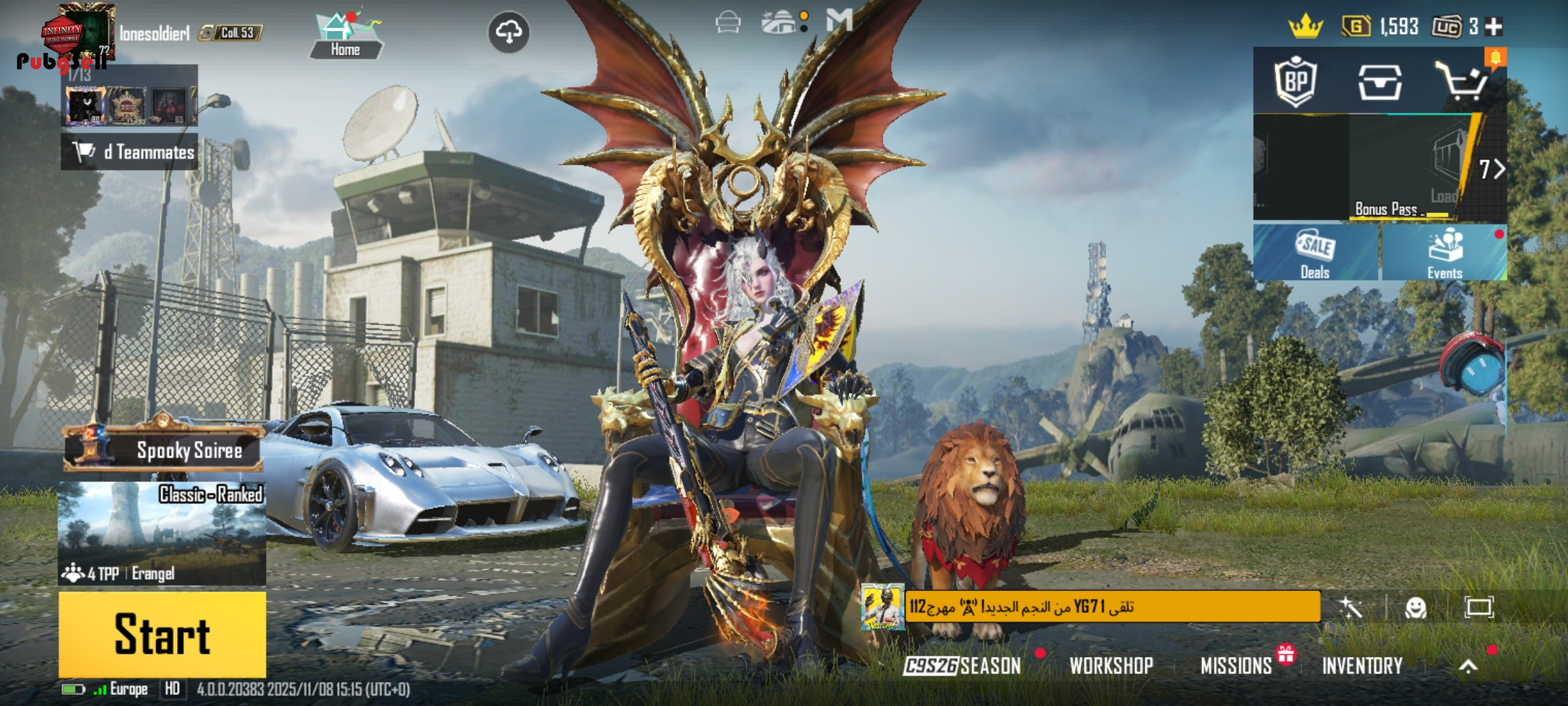Open the Workshop menu
The height and width of the screenshot is (706, 1568).
click(1111, 665)
